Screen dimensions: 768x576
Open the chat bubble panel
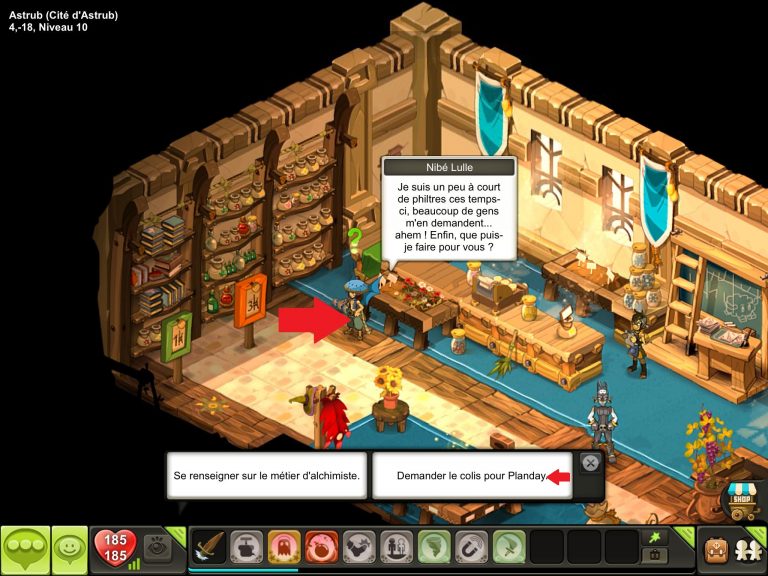pyautogui.click(x=25, y=549)
